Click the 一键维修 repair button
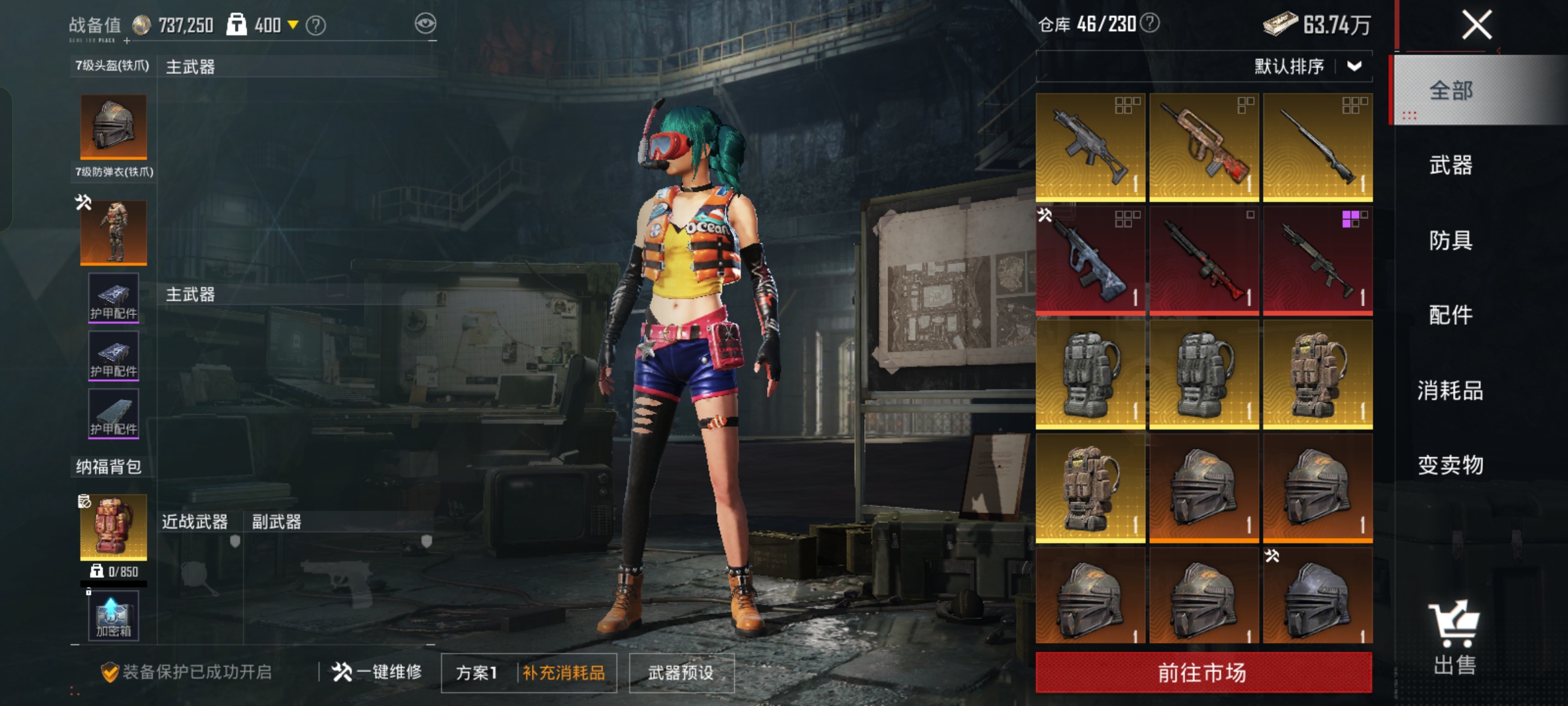The image size is (1568, 706). 377,672
